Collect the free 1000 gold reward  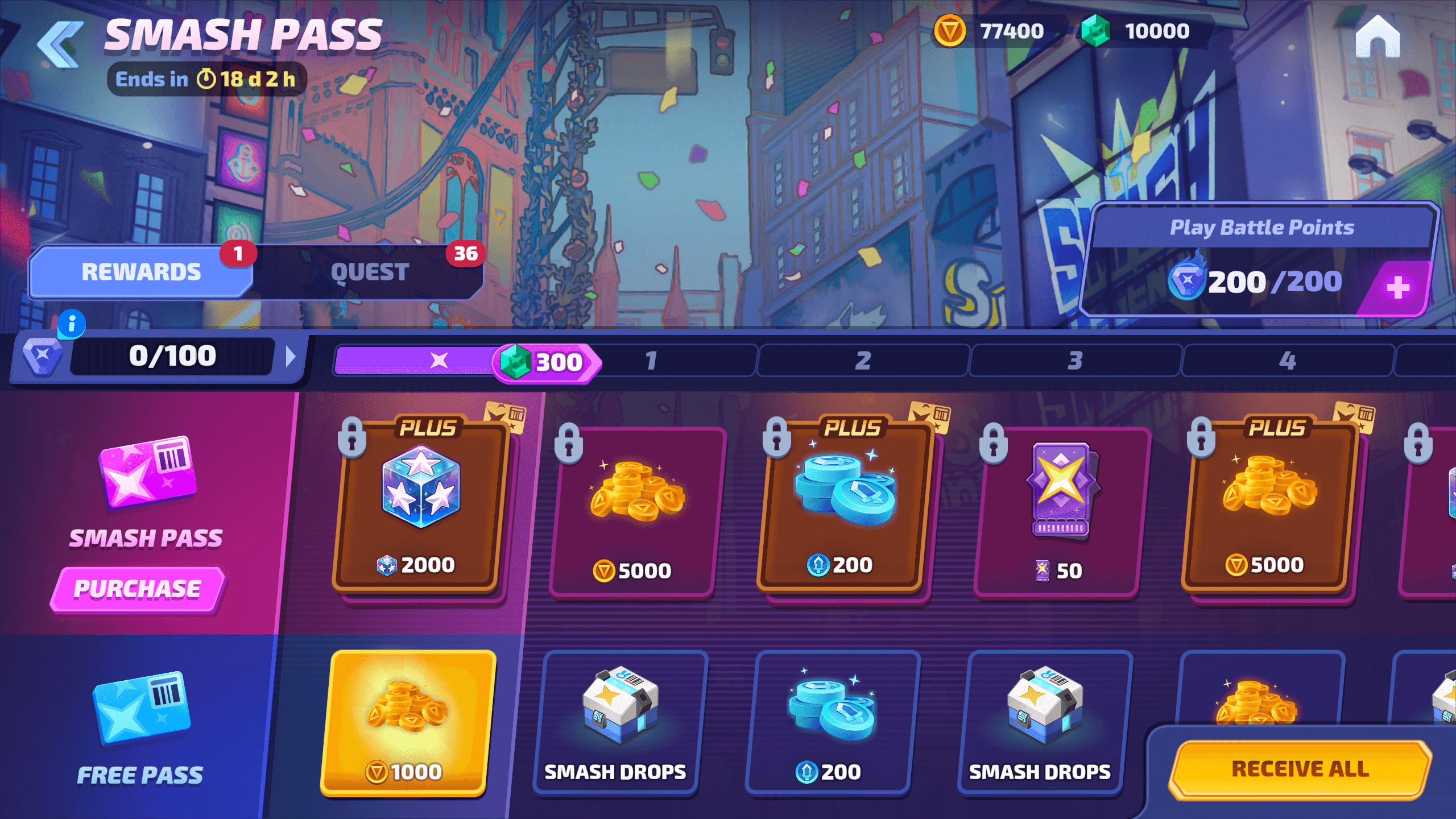coord(407,722)
